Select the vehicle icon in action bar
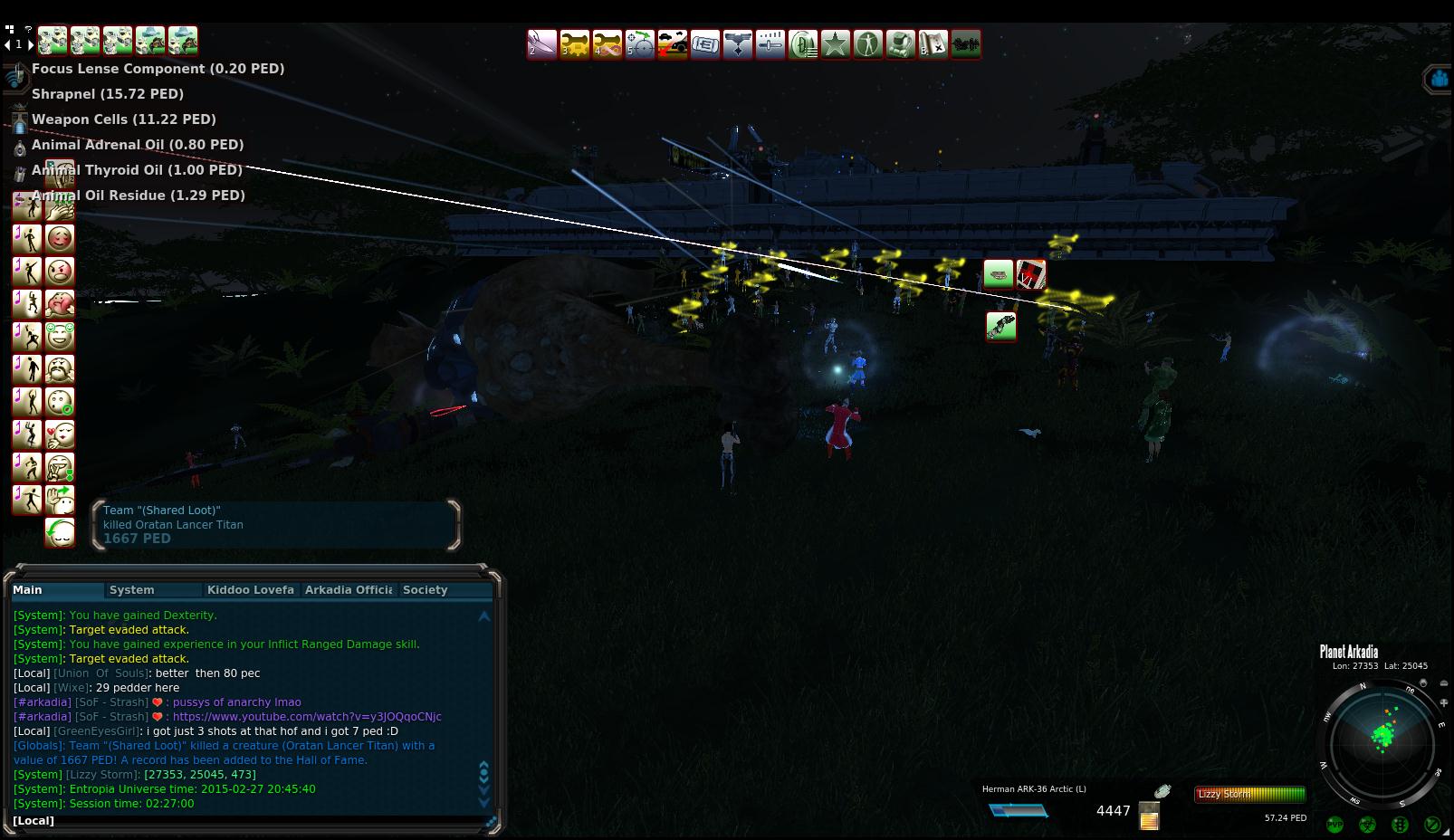1454x840 pixels. click(673, 44)
